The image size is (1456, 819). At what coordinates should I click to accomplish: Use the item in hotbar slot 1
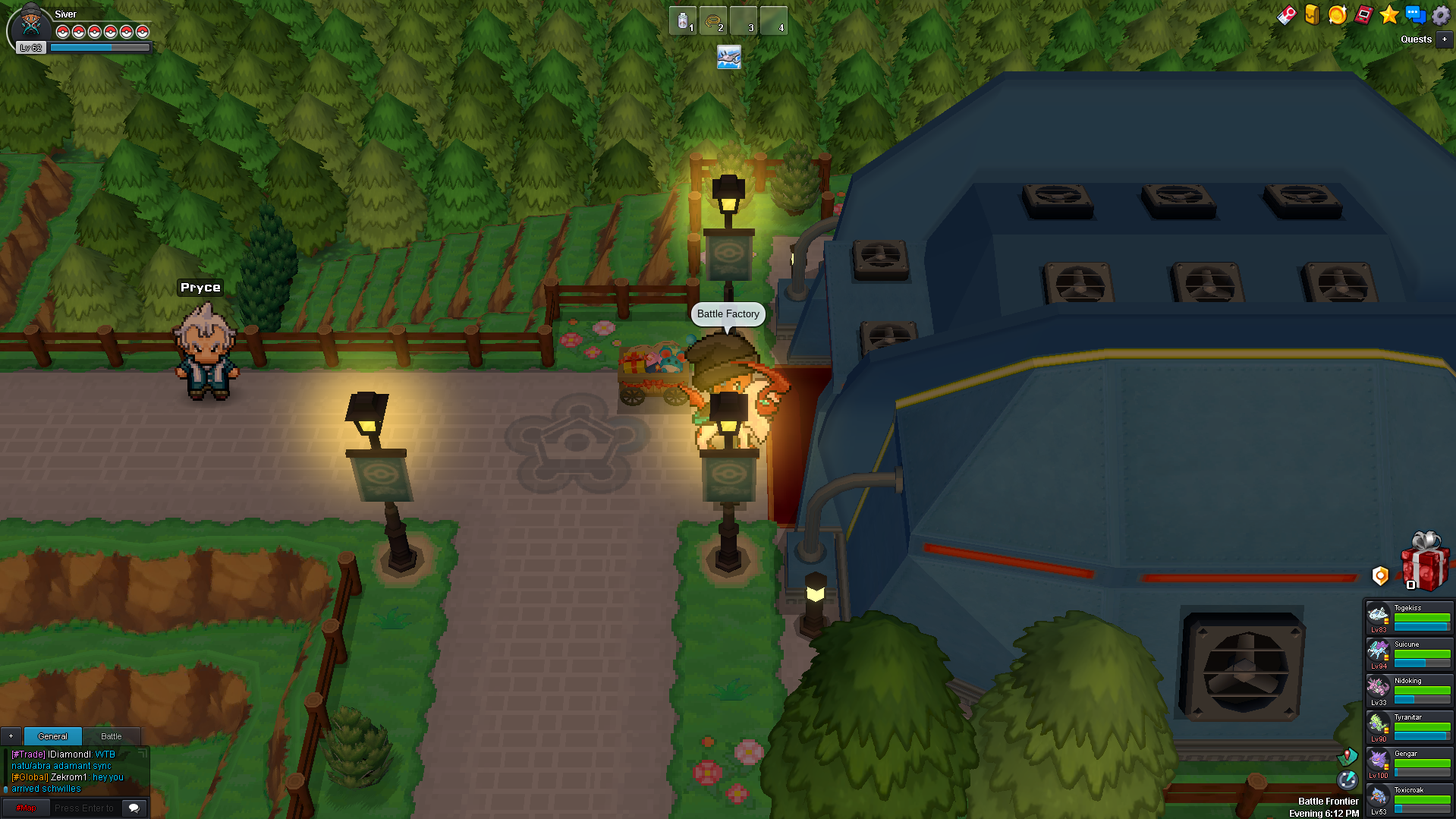click(683, 21)
